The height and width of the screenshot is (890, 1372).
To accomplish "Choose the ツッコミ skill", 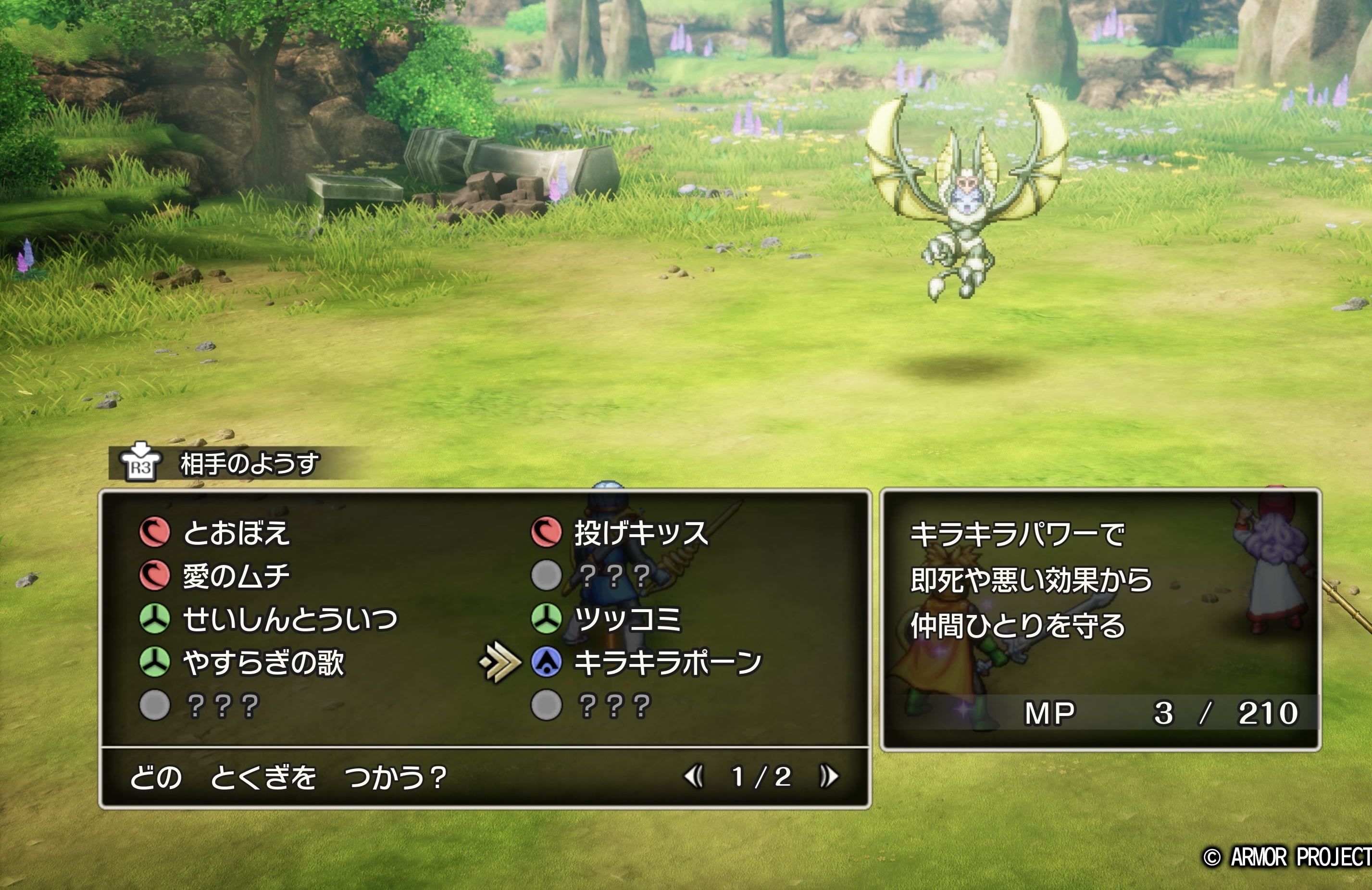I will point(627,619).
